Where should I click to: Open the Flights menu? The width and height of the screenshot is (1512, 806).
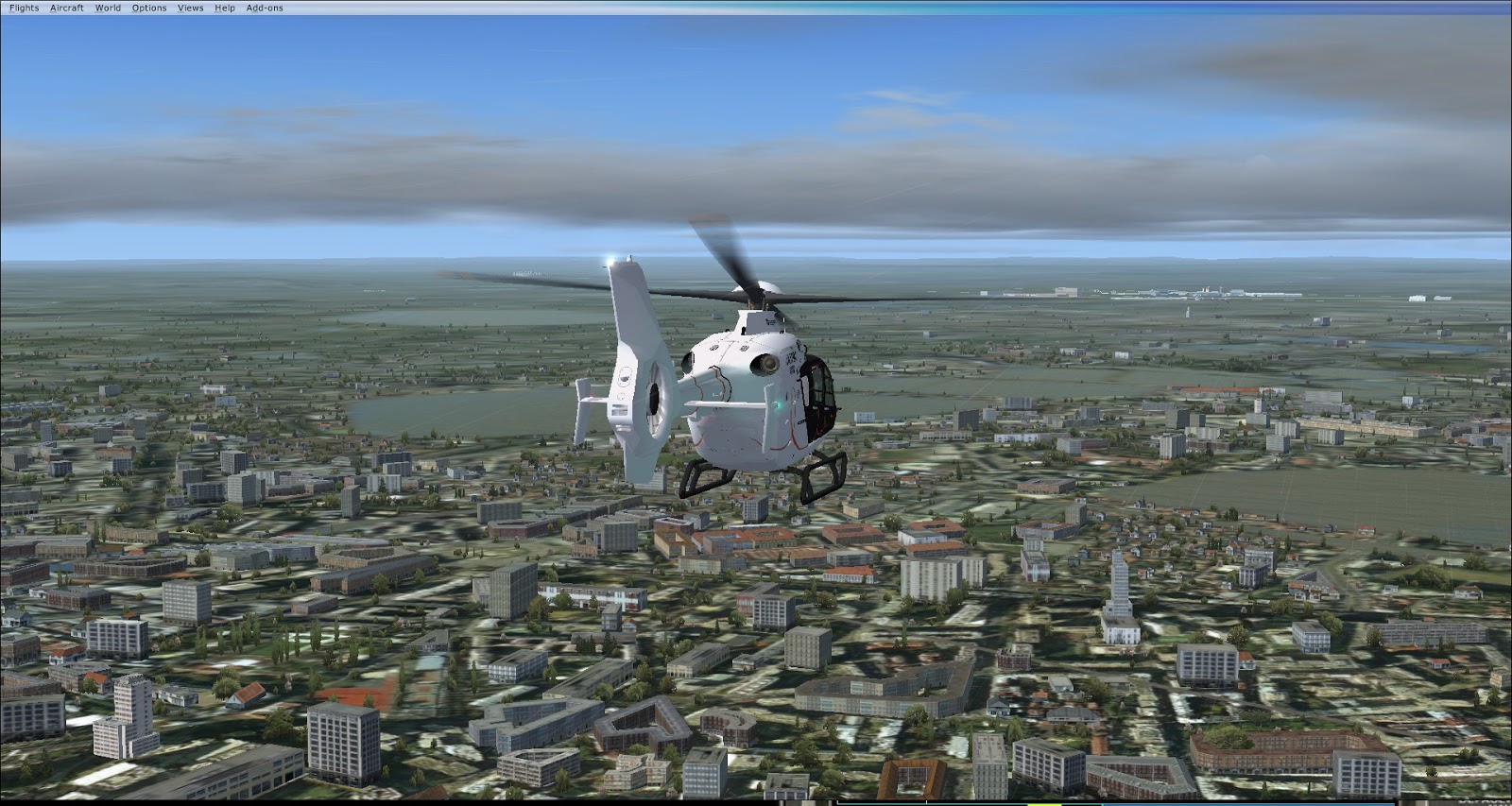pos(25,8)
